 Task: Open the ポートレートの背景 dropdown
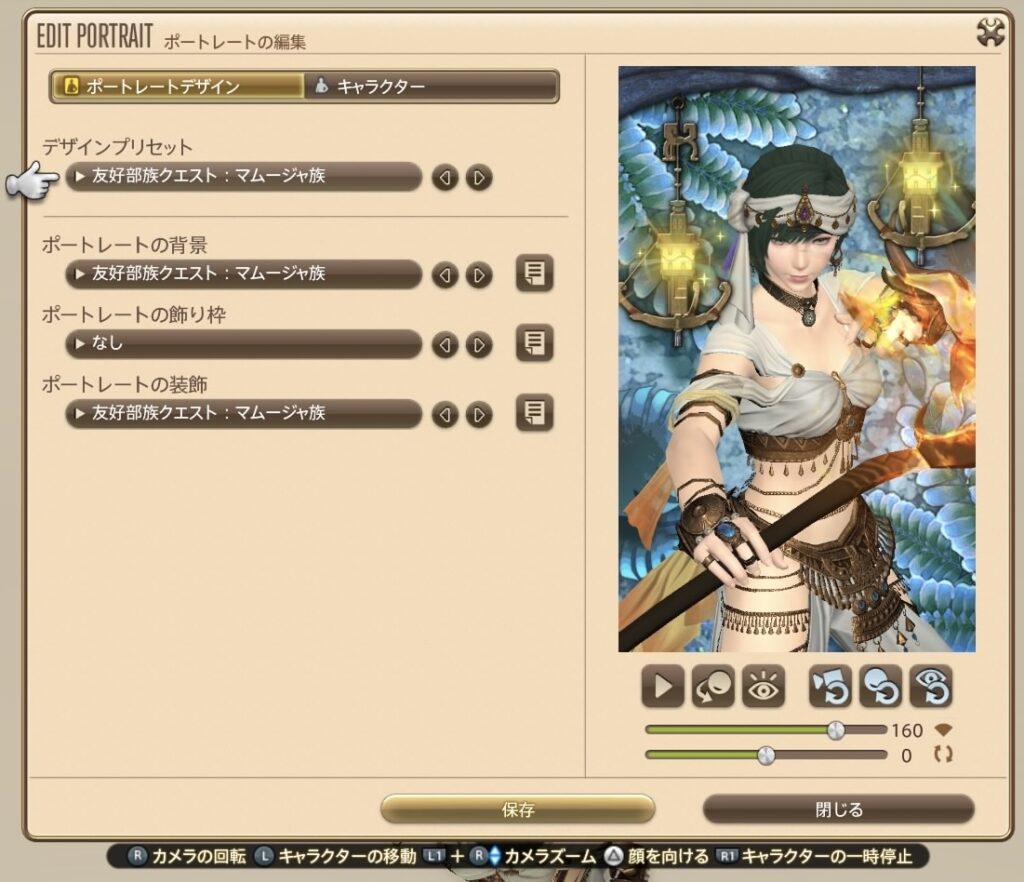click(243, 274)
